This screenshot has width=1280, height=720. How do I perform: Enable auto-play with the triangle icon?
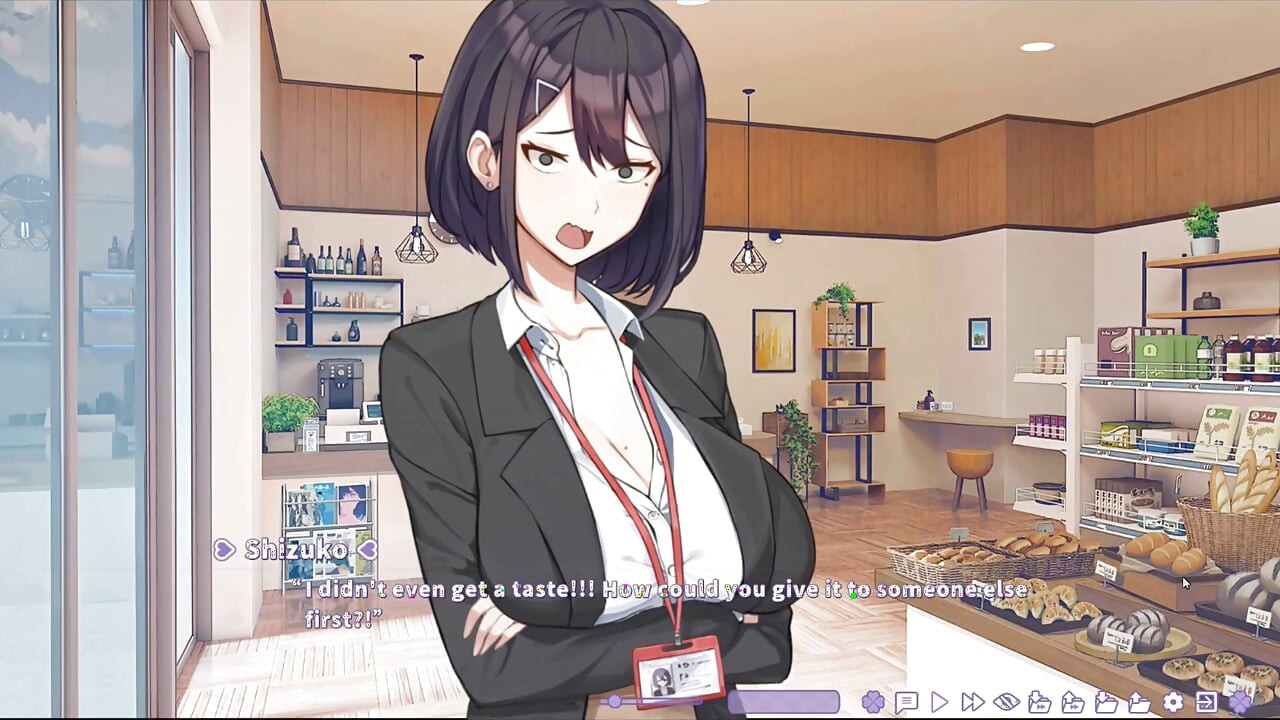(939, 700)
